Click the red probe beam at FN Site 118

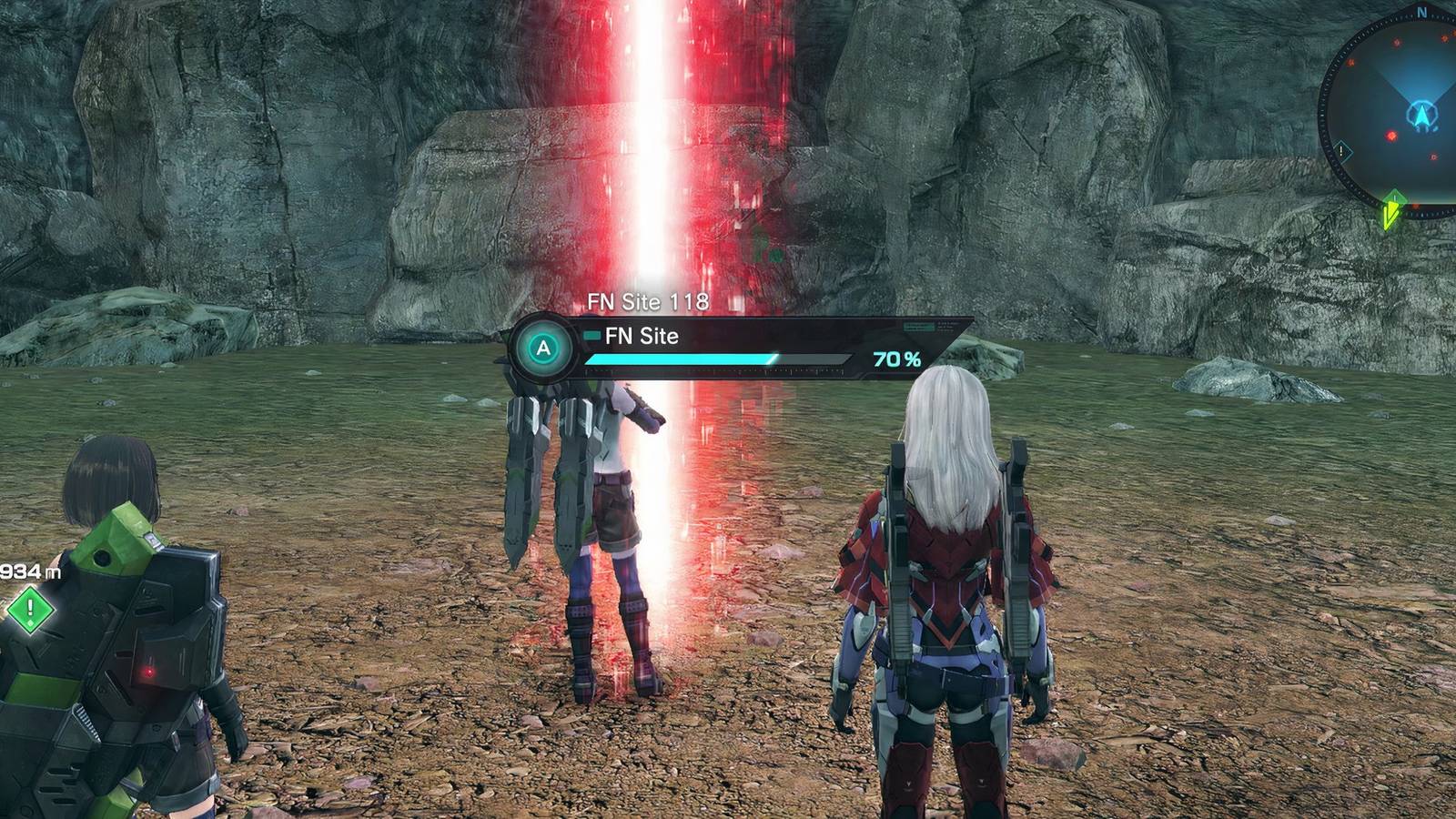click(649, 164)
